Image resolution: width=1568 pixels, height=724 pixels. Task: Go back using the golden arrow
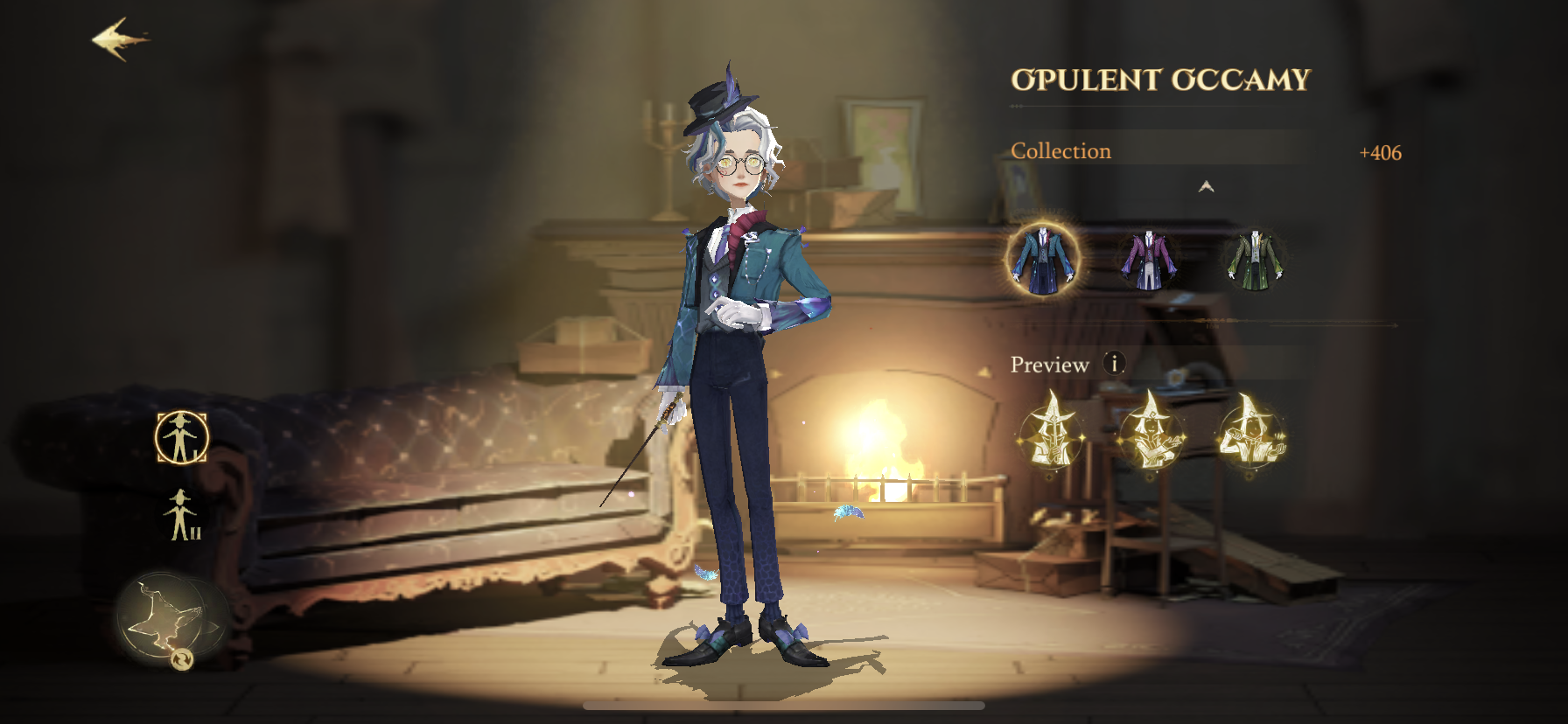[x=119, y=39]
